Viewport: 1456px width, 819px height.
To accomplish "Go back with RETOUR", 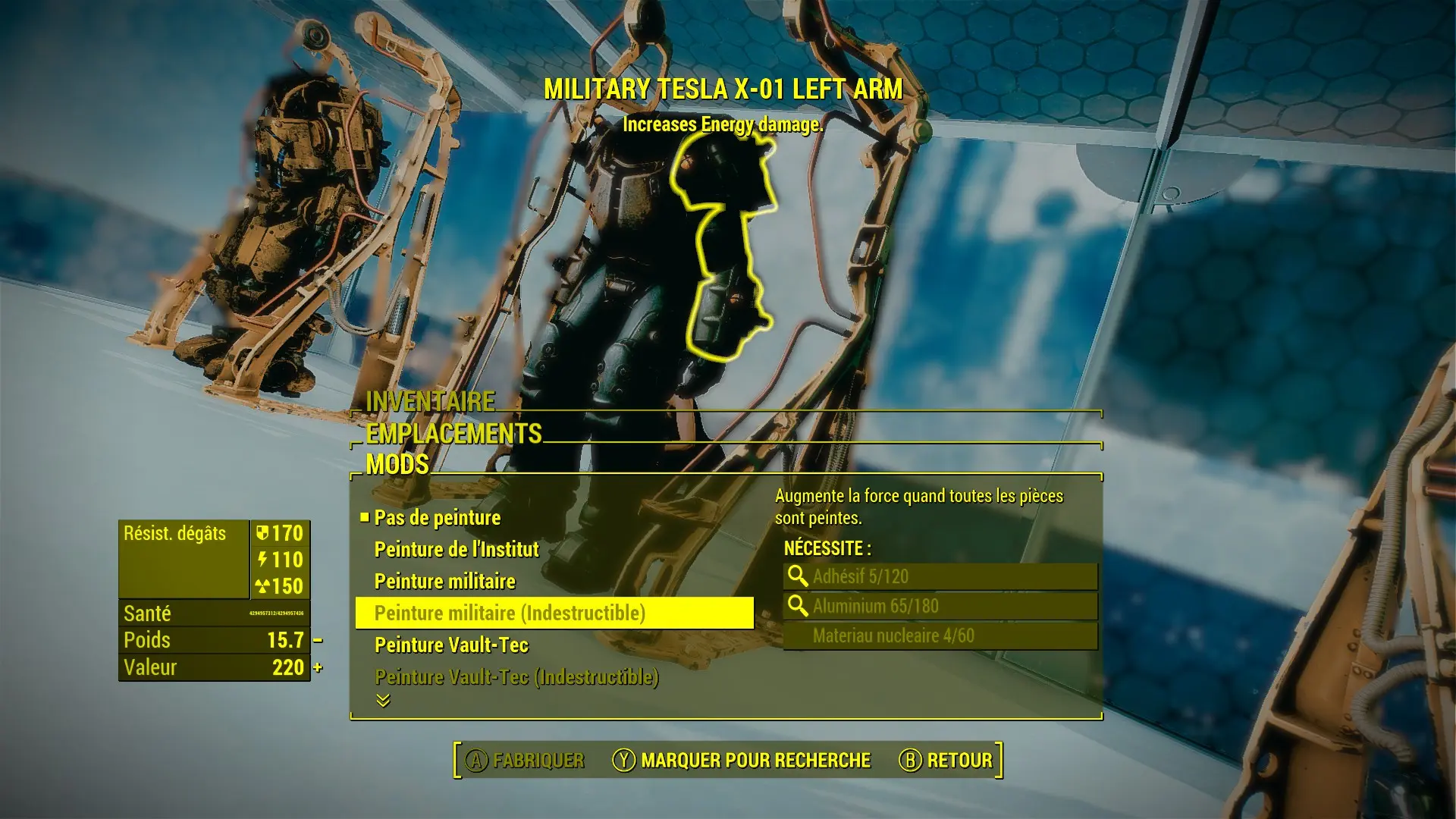I will [x=946, y=761].
